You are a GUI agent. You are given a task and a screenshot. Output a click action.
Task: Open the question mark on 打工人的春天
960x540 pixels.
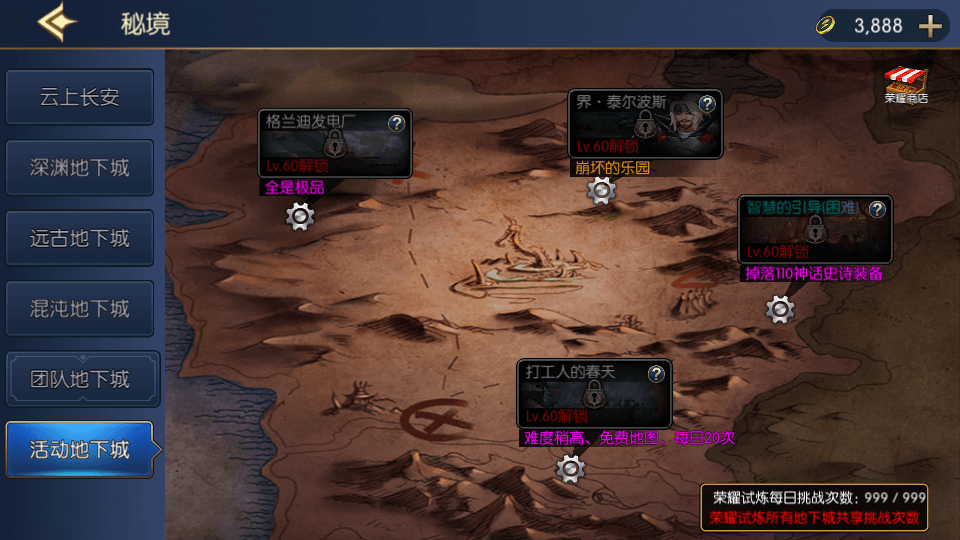[x=656, y=374]
